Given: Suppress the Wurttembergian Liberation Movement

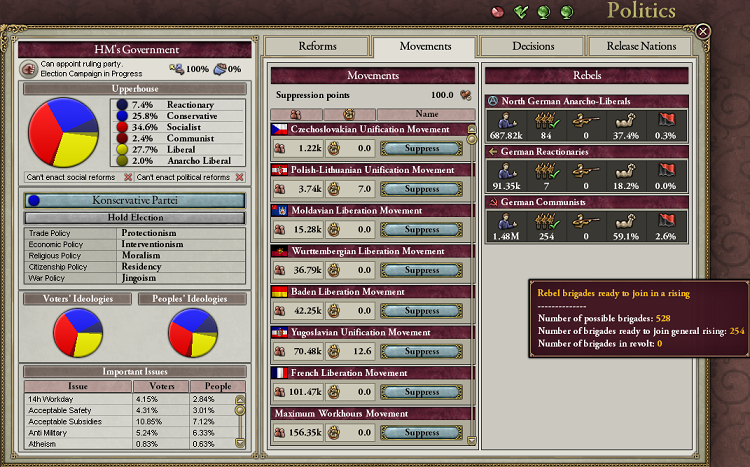Looking at the screenshot, I should tap(423, 270).
